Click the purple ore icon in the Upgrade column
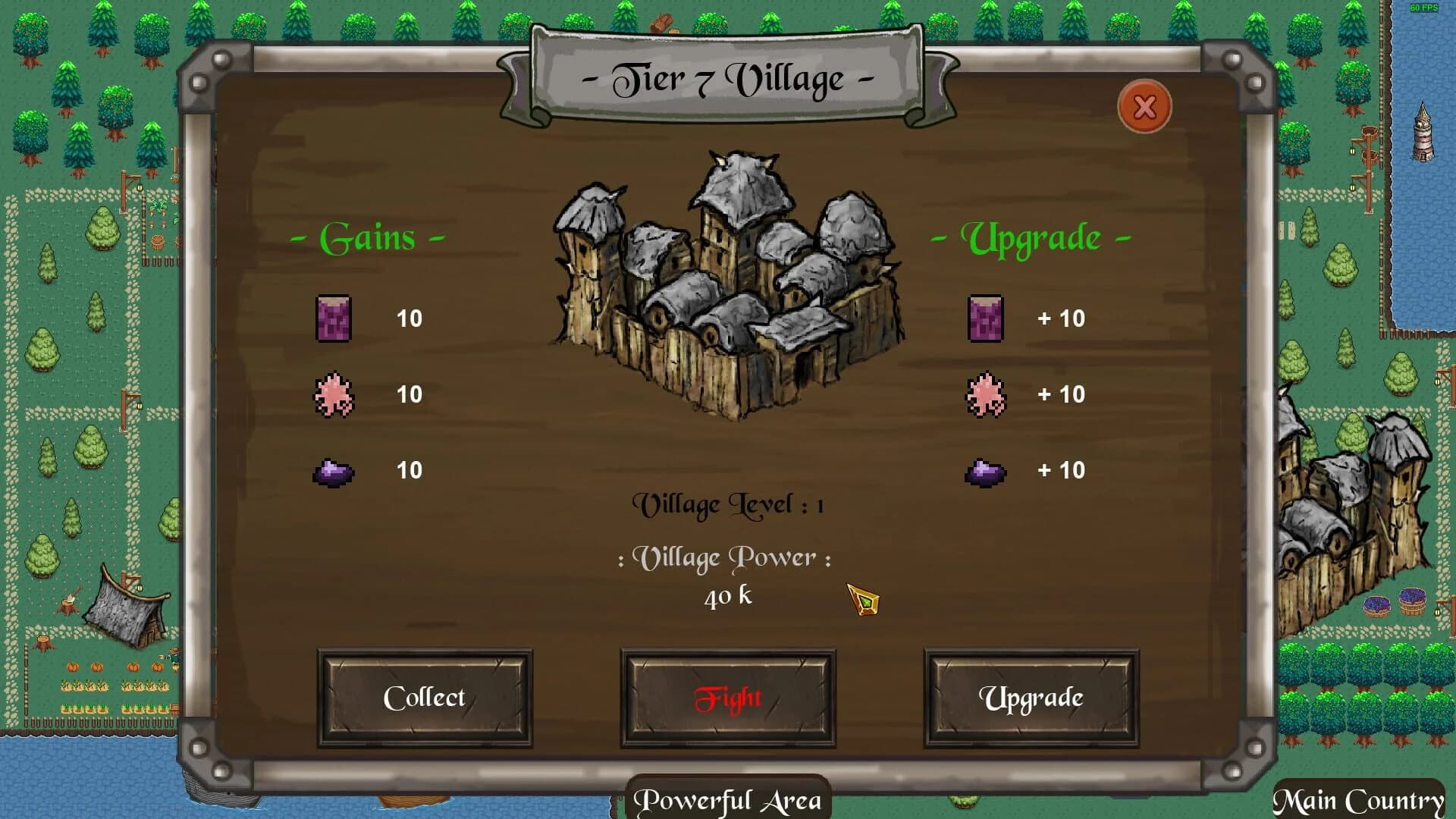The height and width of the screenshot is (819, 1456). point(984,471)
